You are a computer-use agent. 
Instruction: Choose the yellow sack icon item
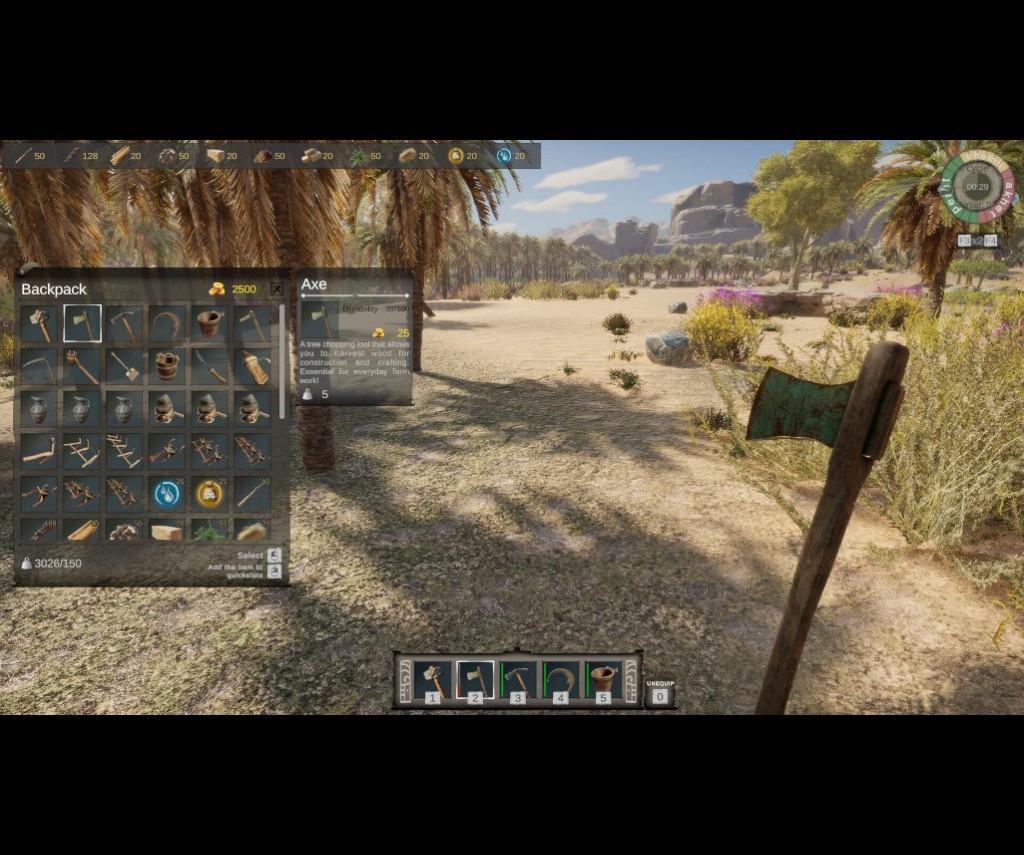(x=209, y=493)
